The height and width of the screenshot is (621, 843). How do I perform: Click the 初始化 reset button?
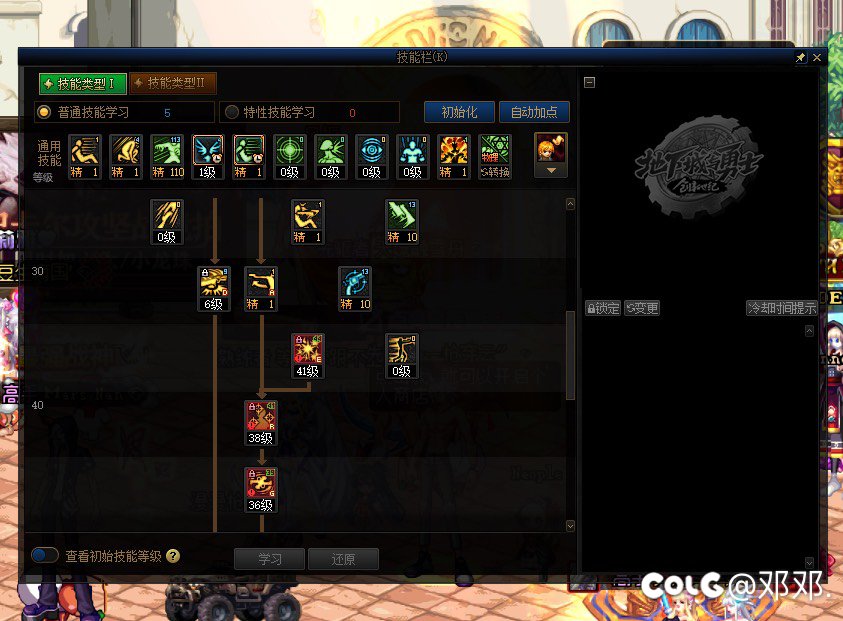[459, 112]
